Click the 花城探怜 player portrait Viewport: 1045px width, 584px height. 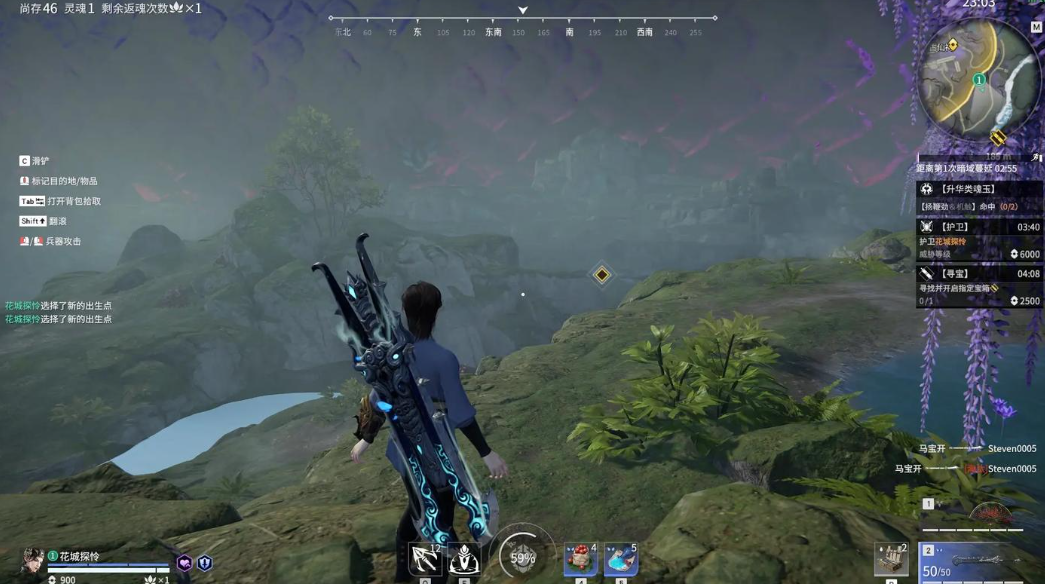point(33,561)
